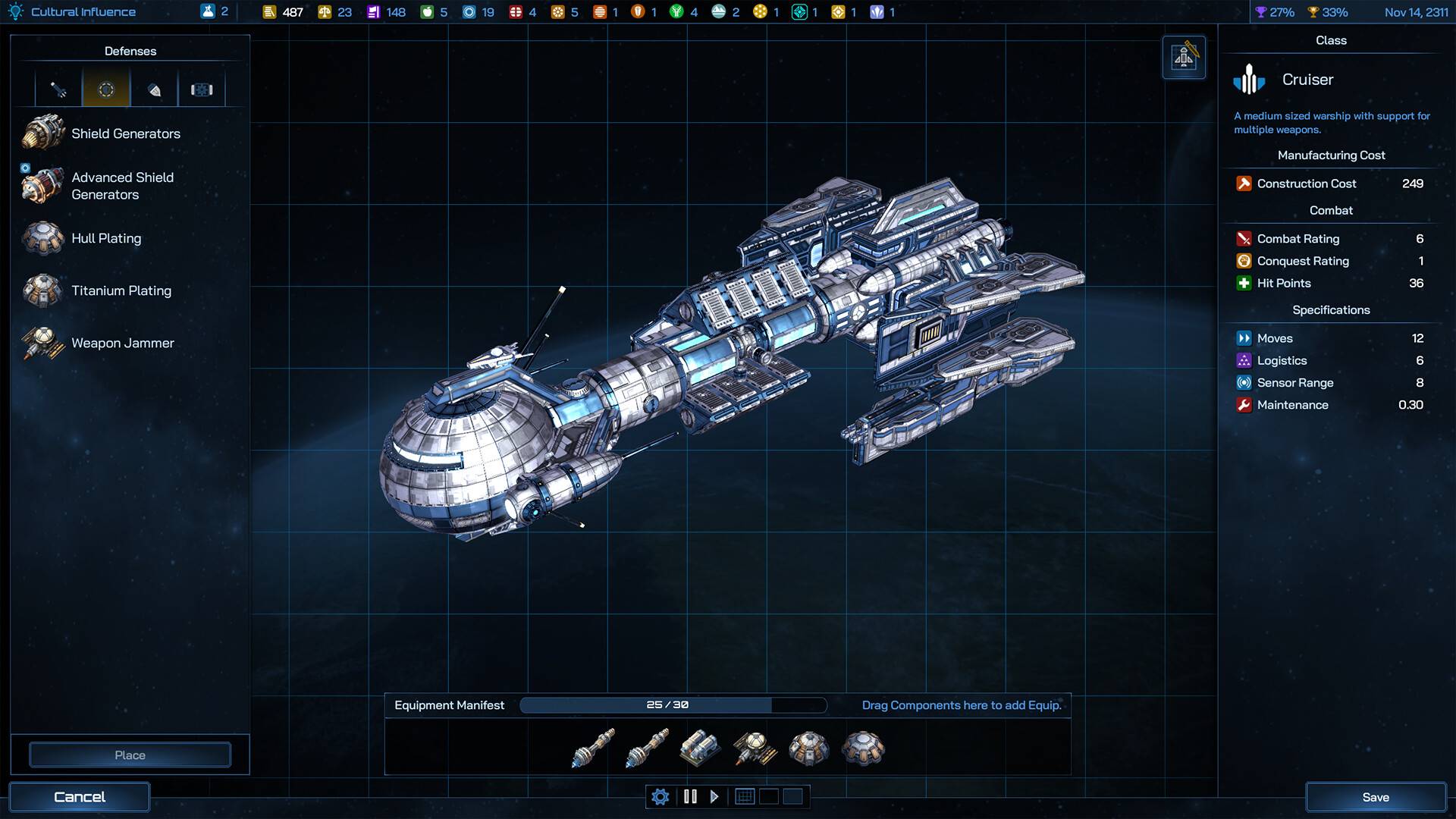Play the ship rotation animation
This screenshot has height=819, width=1456.
coord(714,796)
